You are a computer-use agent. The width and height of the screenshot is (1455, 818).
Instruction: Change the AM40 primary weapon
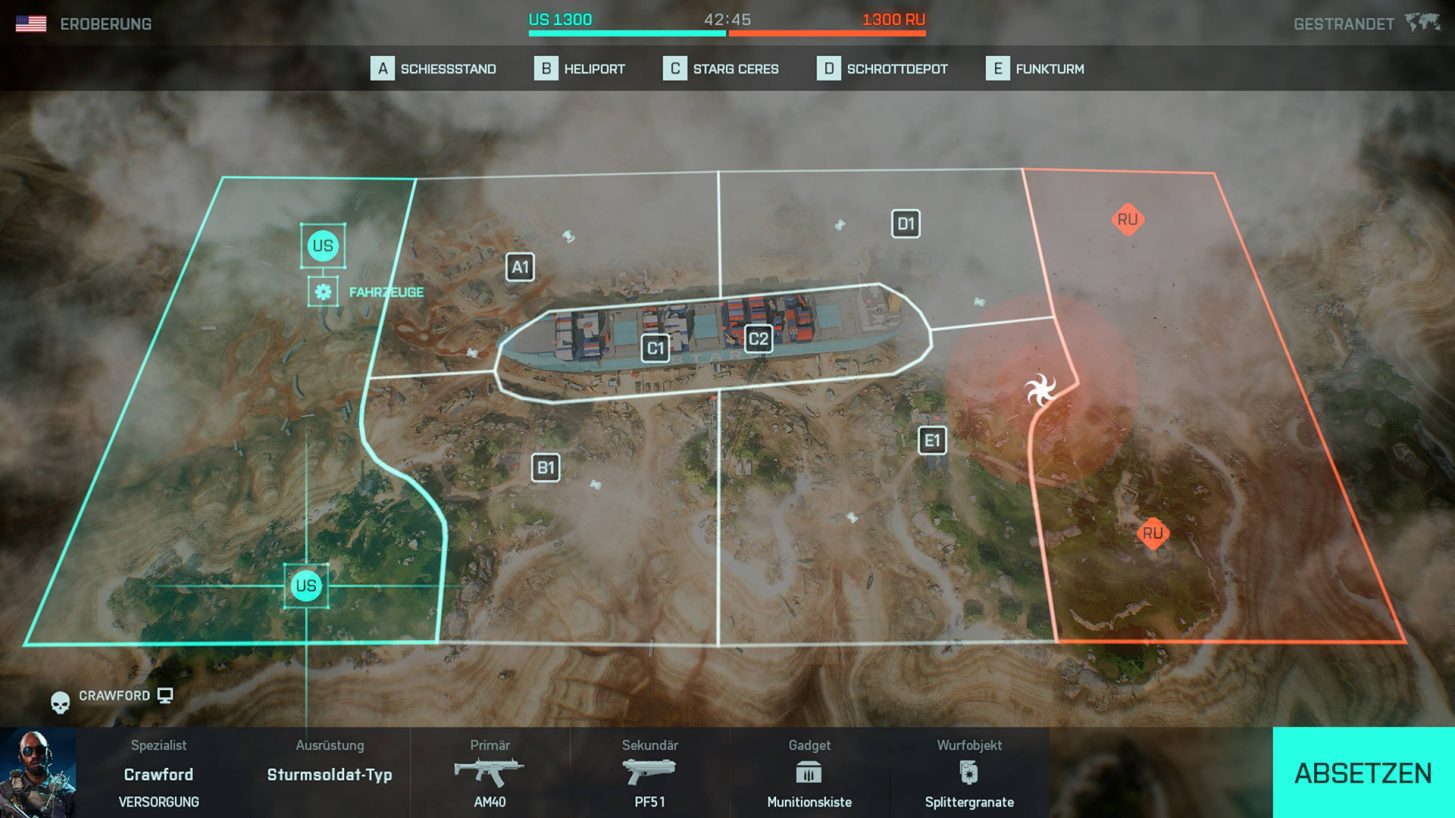(x=490, y=773)
